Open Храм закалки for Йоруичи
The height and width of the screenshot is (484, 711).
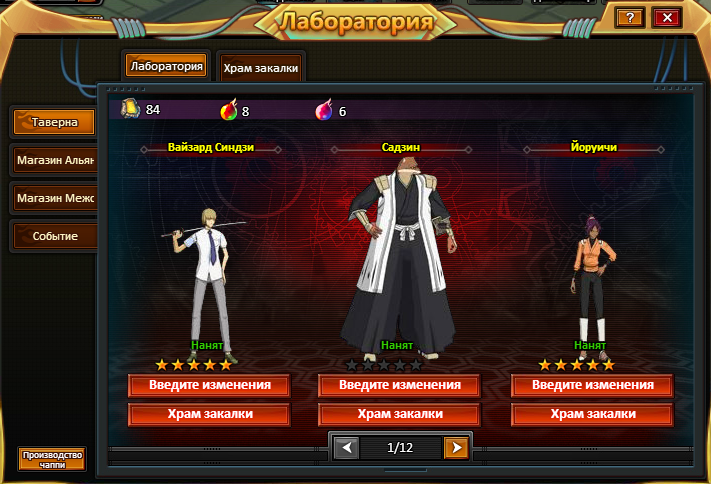[592, 414]
